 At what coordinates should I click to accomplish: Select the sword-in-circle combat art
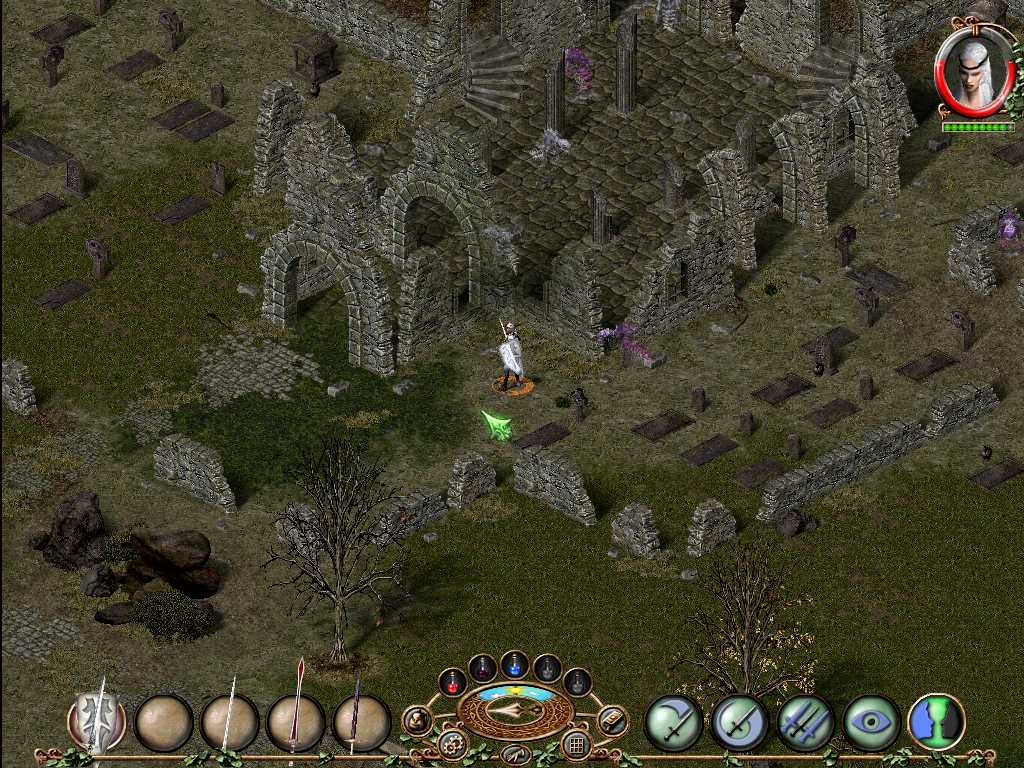tap(739, 722)
